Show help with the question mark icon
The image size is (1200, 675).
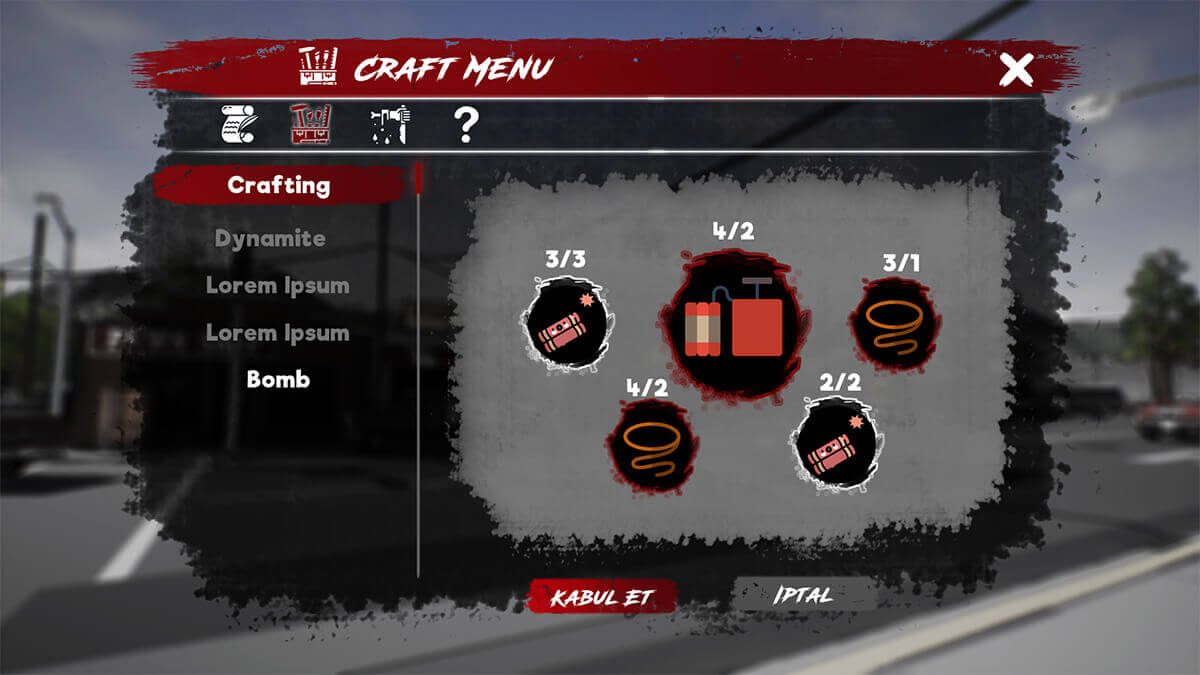(x=466, y=125)
